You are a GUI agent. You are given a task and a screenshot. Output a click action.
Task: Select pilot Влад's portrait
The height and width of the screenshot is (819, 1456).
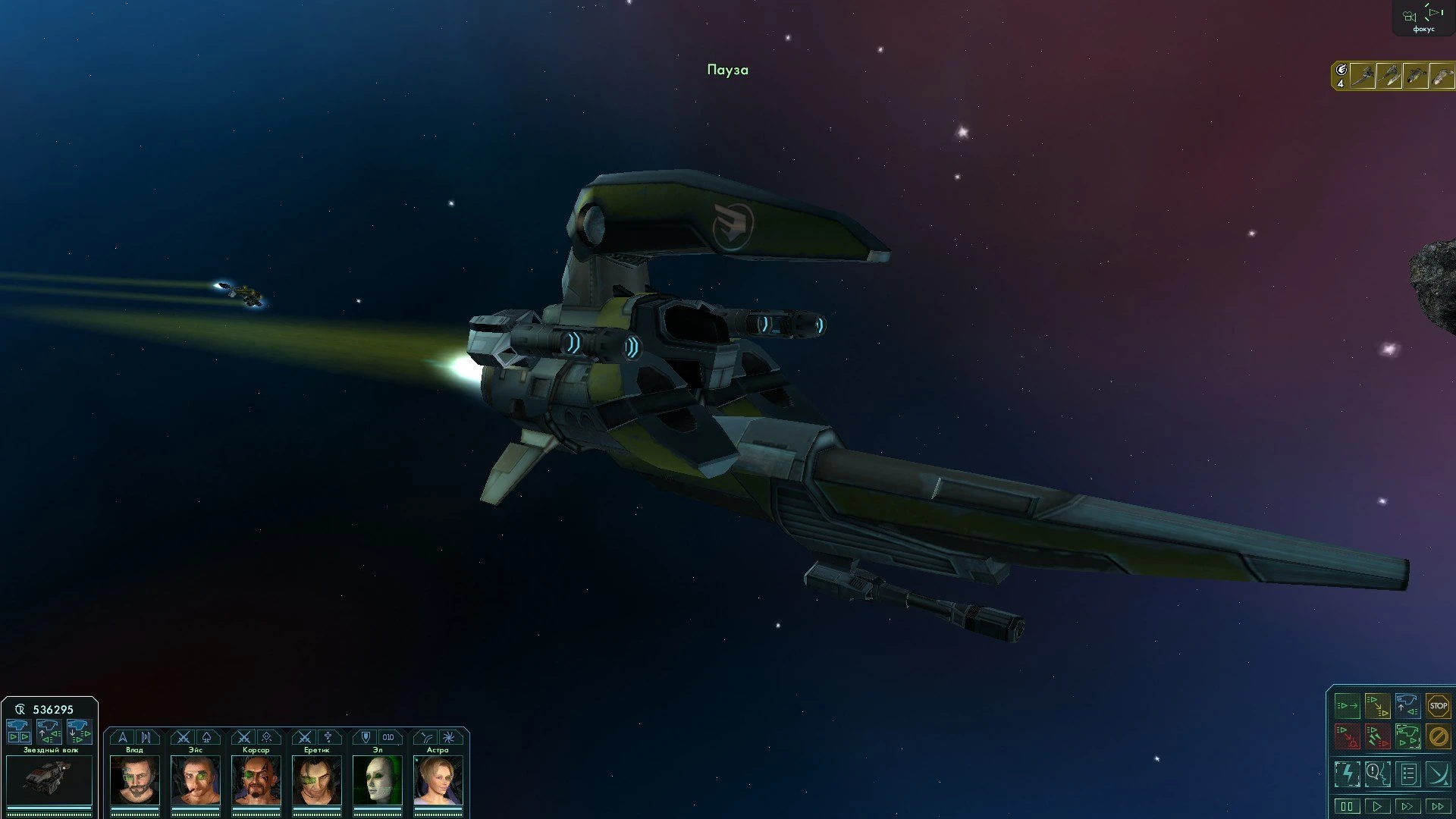point(135,780)
